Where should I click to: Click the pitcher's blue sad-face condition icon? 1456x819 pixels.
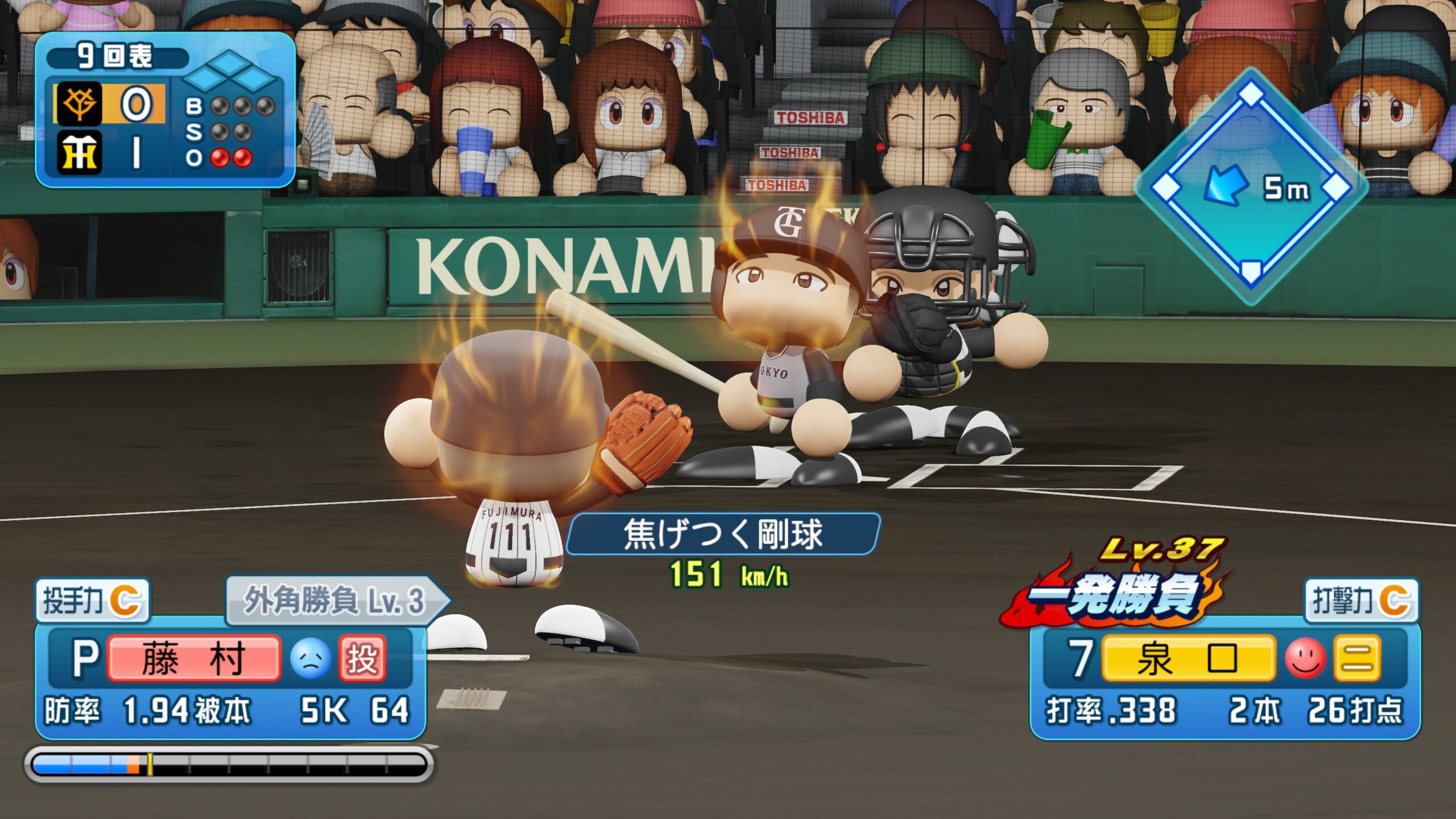click(311, 659)
